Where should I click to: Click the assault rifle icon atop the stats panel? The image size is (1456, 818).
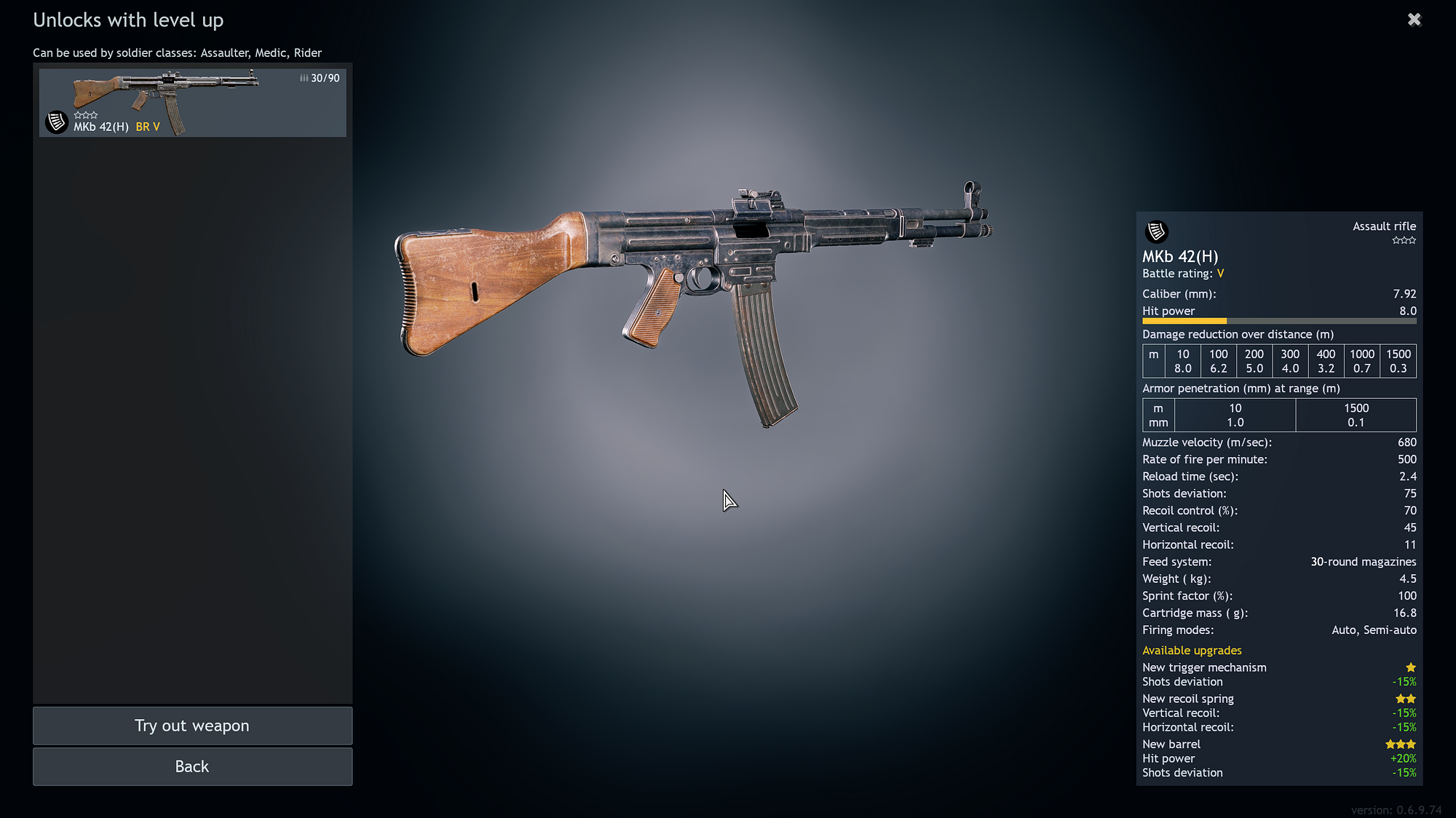[x=1156, y=231]
